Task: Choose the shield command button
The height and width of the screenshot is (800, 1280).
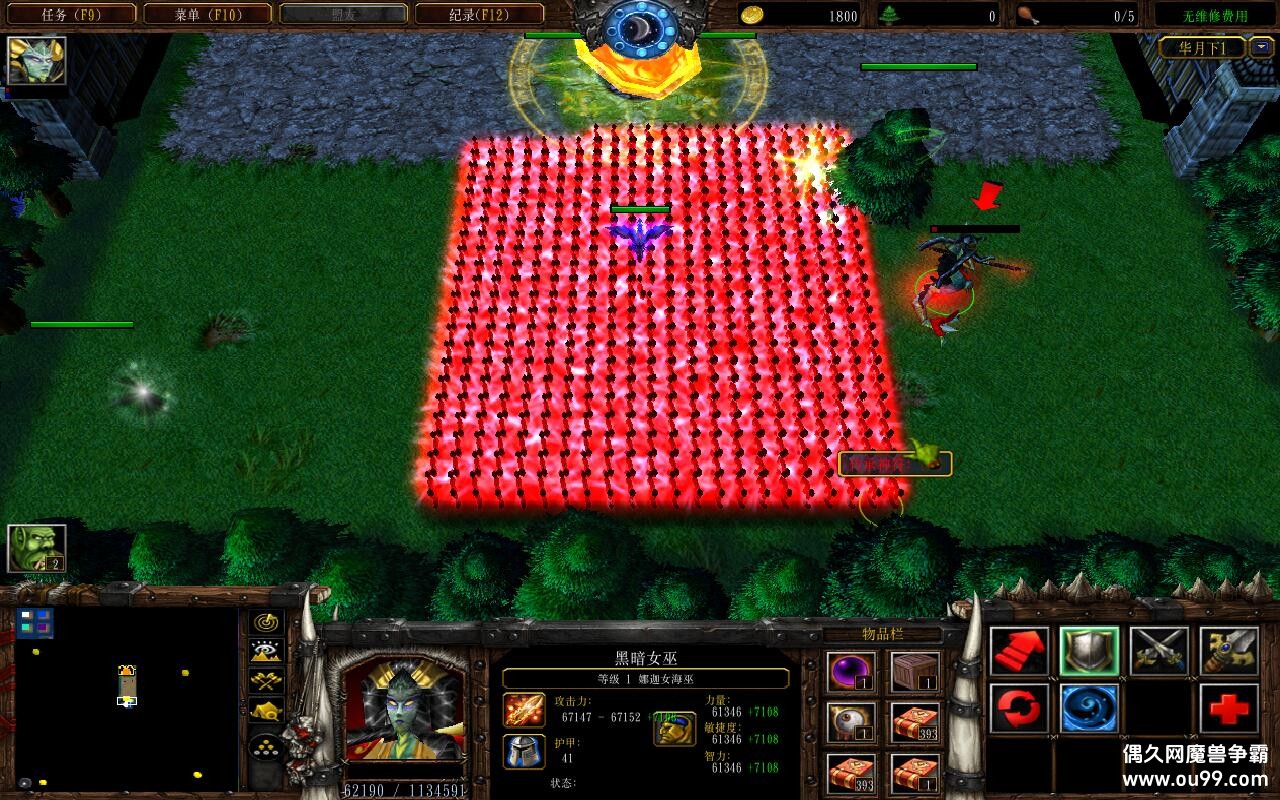Action: tap(1089, 652)
